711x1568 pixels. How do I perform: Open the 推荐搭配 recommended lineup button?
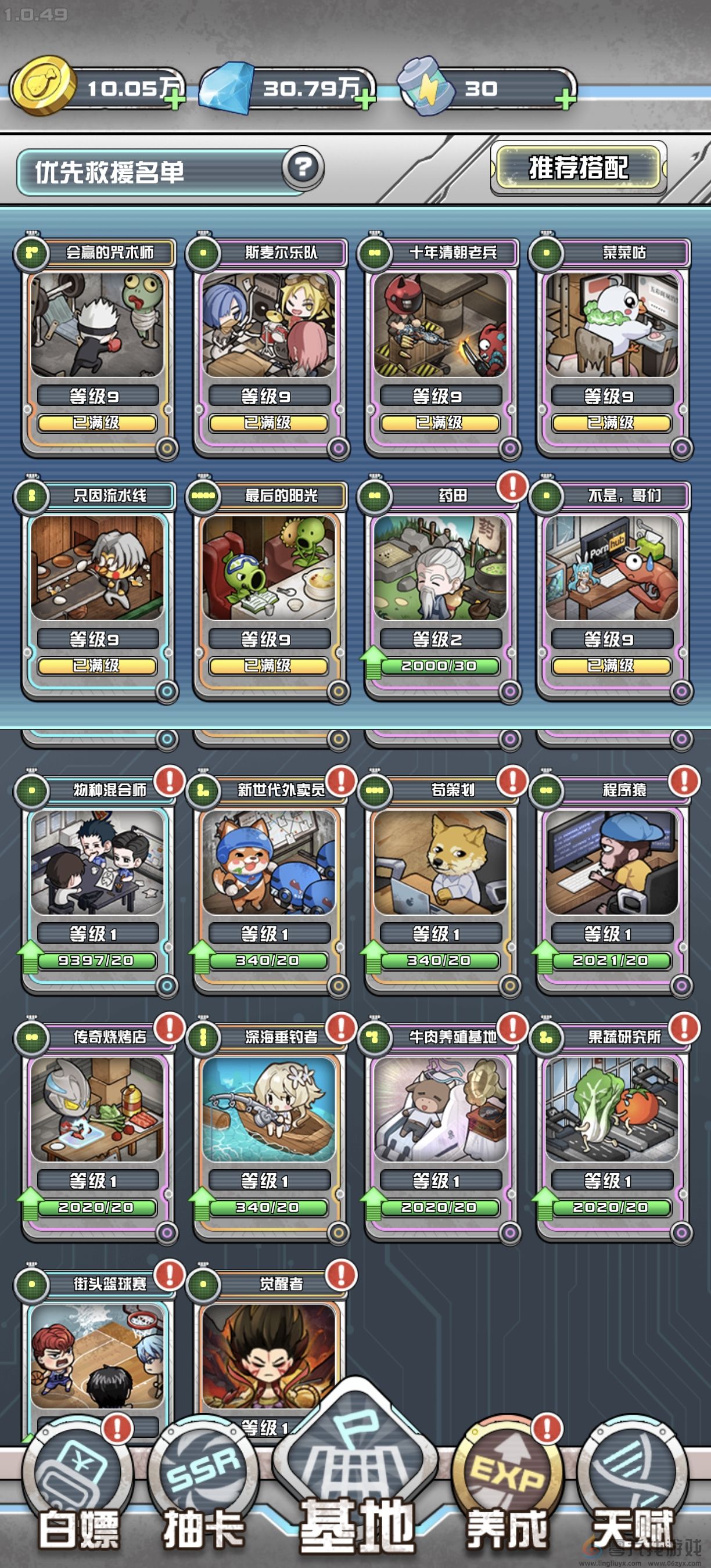point(577,168)
